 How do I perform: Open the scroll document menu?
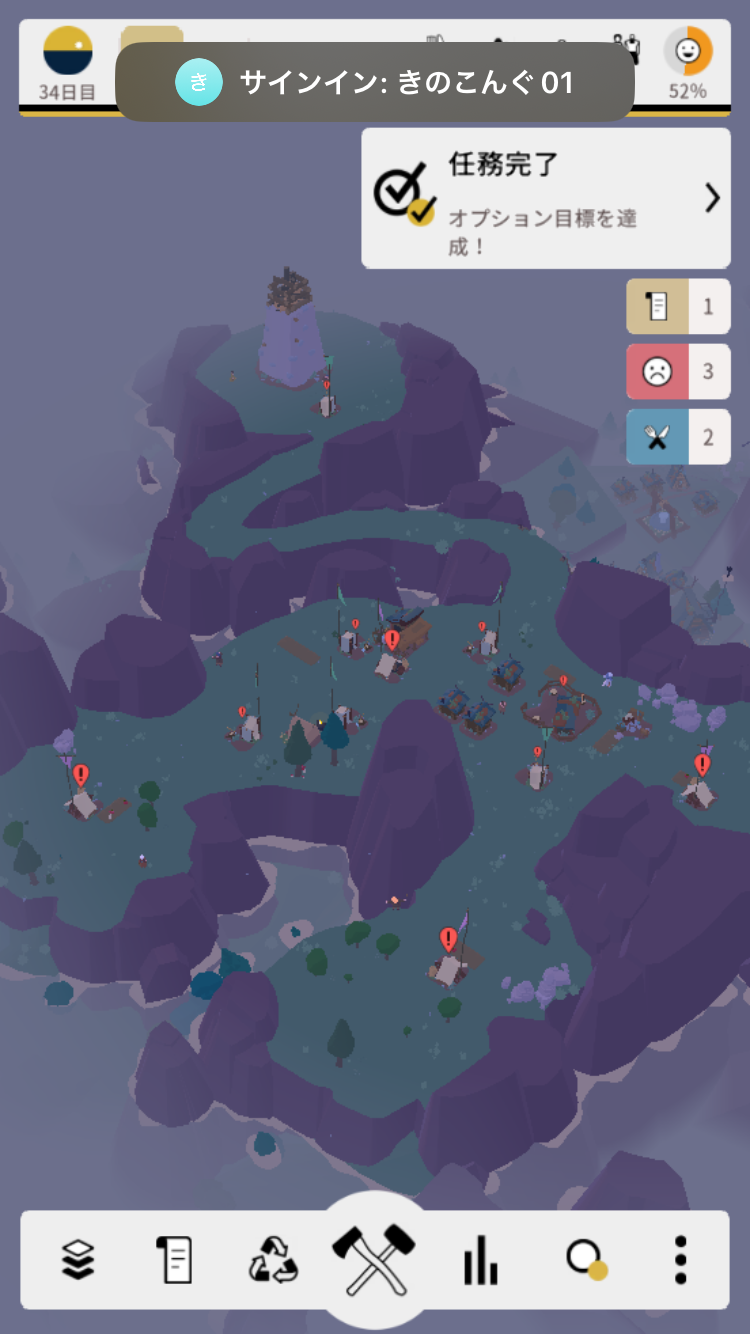pos(174,1259)
